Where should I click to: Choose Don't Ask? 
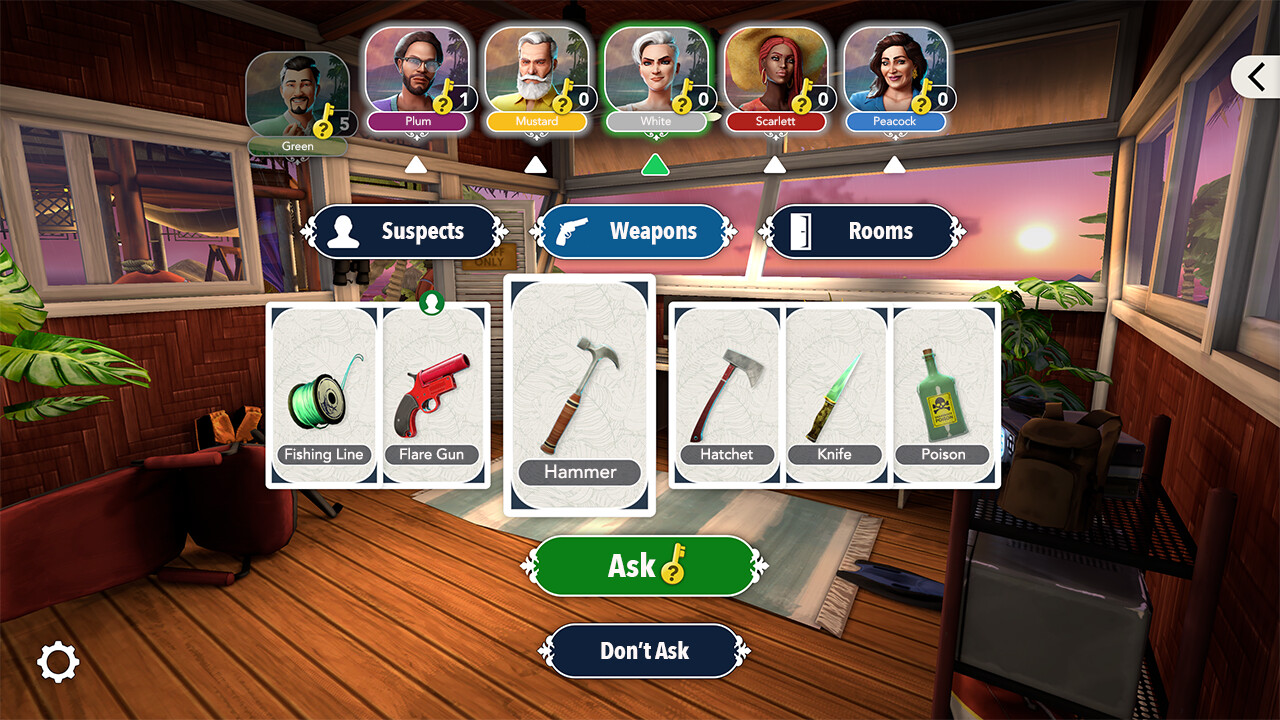point(645,651)
